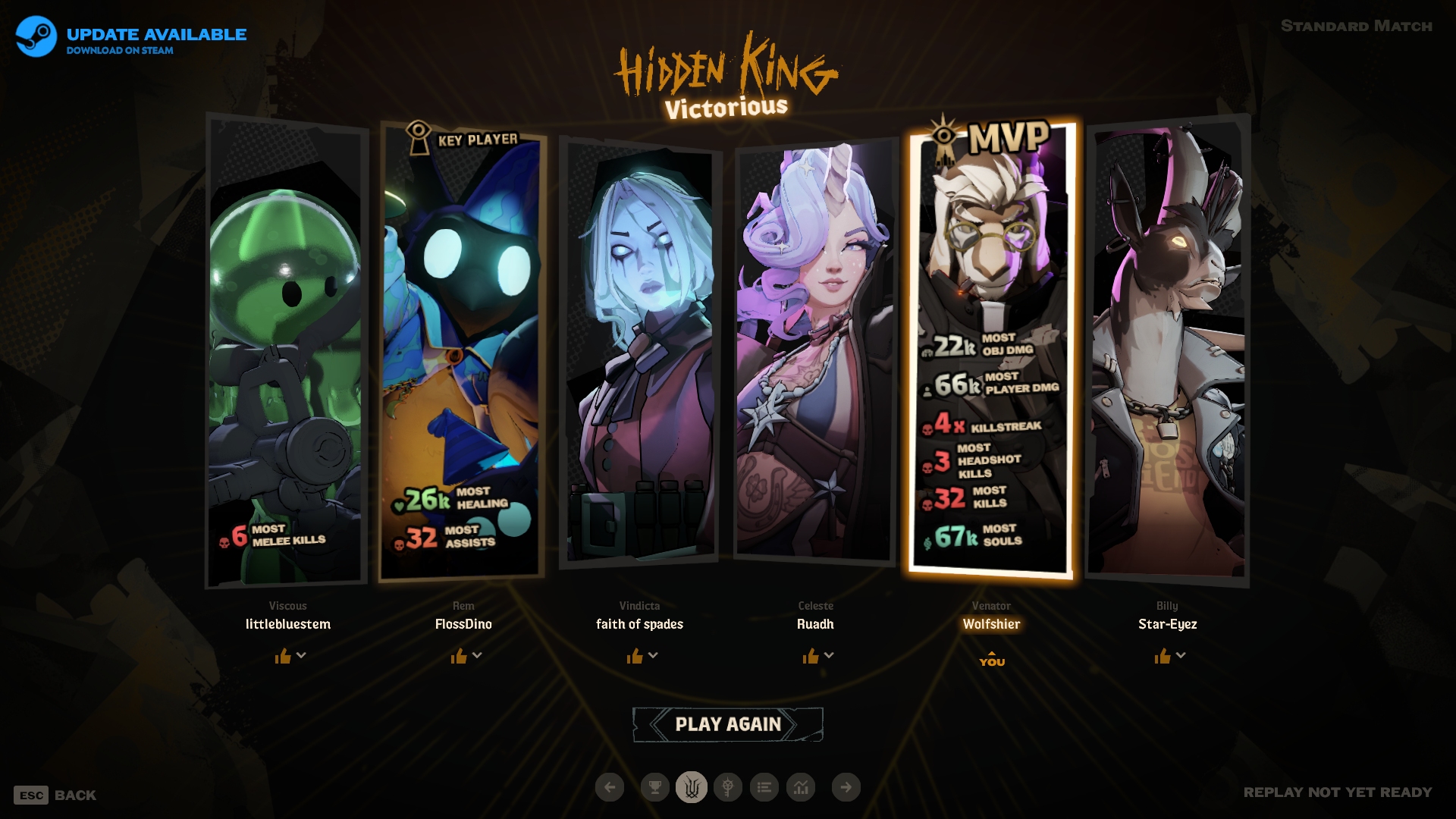
Task: Commend Ruadh with the thumbs up
Action: click(x=811, y=656)
